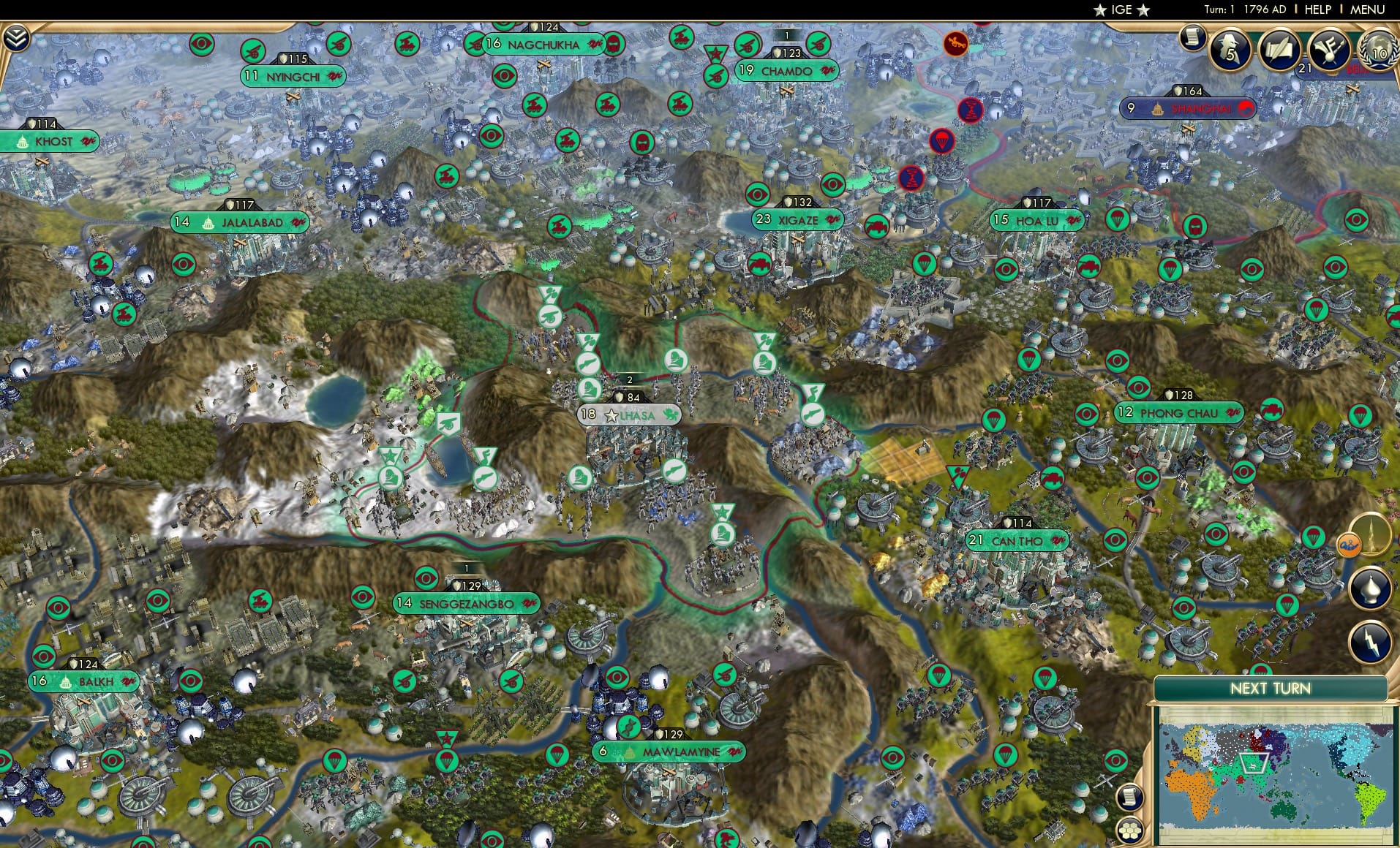Open the Espionage overview spy icon
This screenshot has width=1400, height=848.
[x=1230, y=50]
